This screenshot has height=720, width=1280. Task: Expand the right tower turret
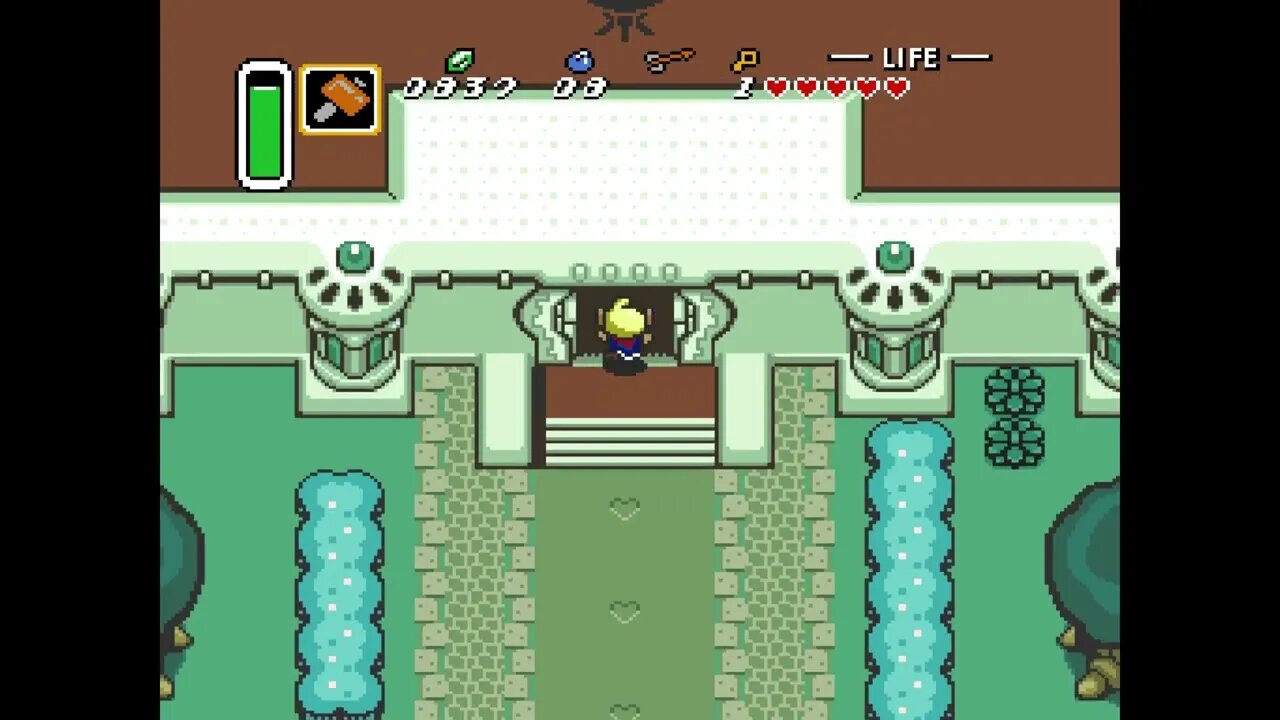point(893,300)
